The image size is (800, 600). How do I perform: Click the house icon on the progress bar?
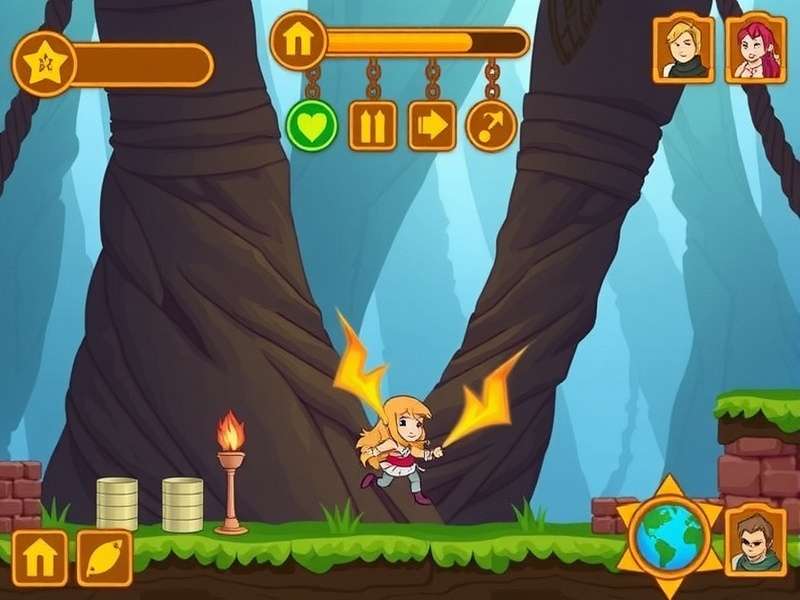[298, 42]
